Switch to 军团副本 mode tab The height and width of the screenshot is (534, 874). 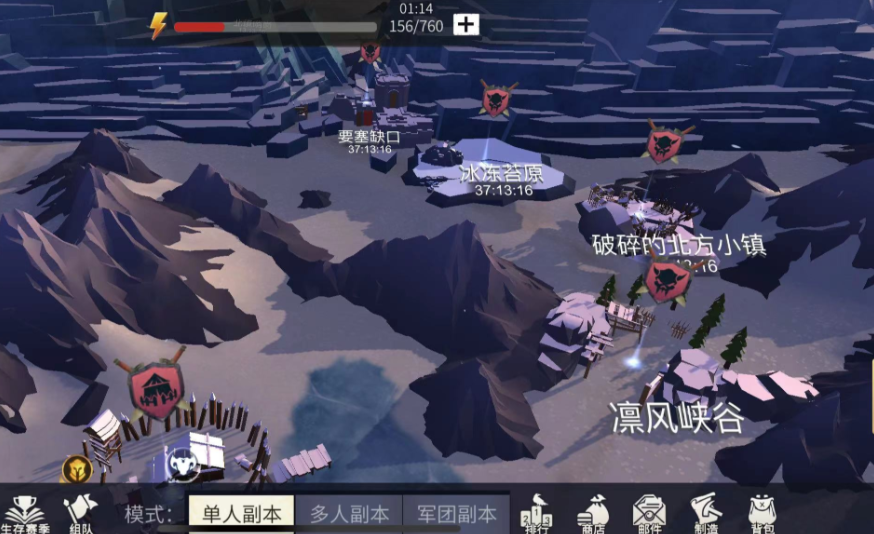coord(456,514)
